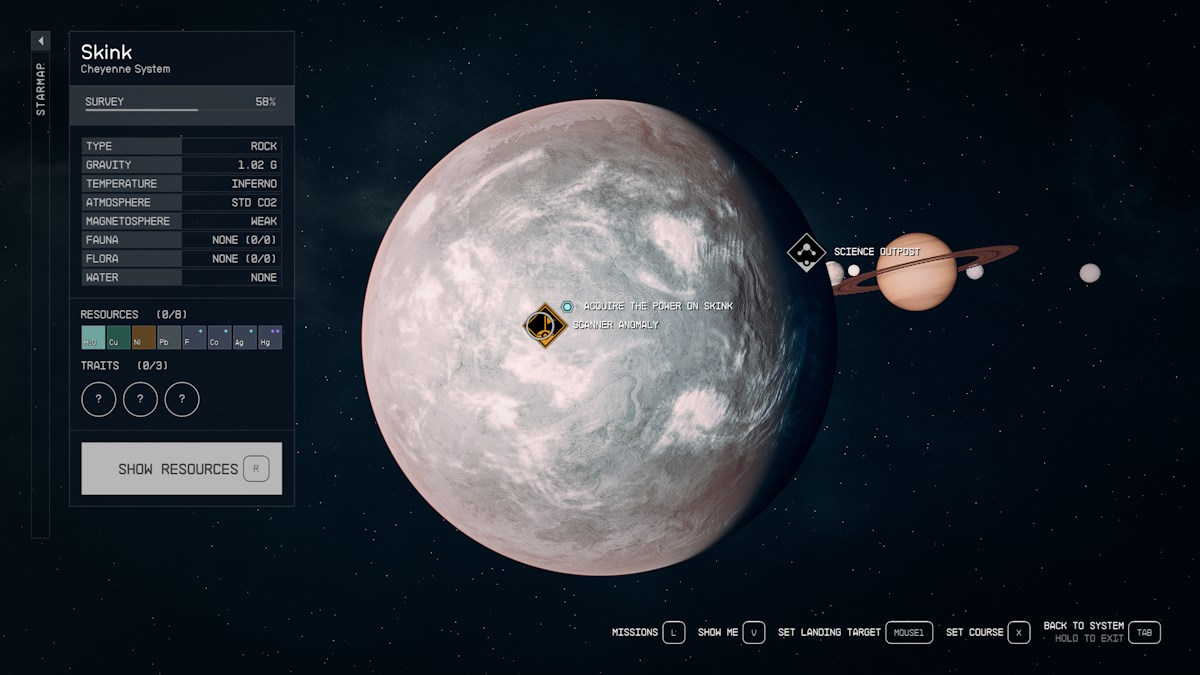
Task: Select the Cu copper resource tile
Action: click(x=118, y=338)
